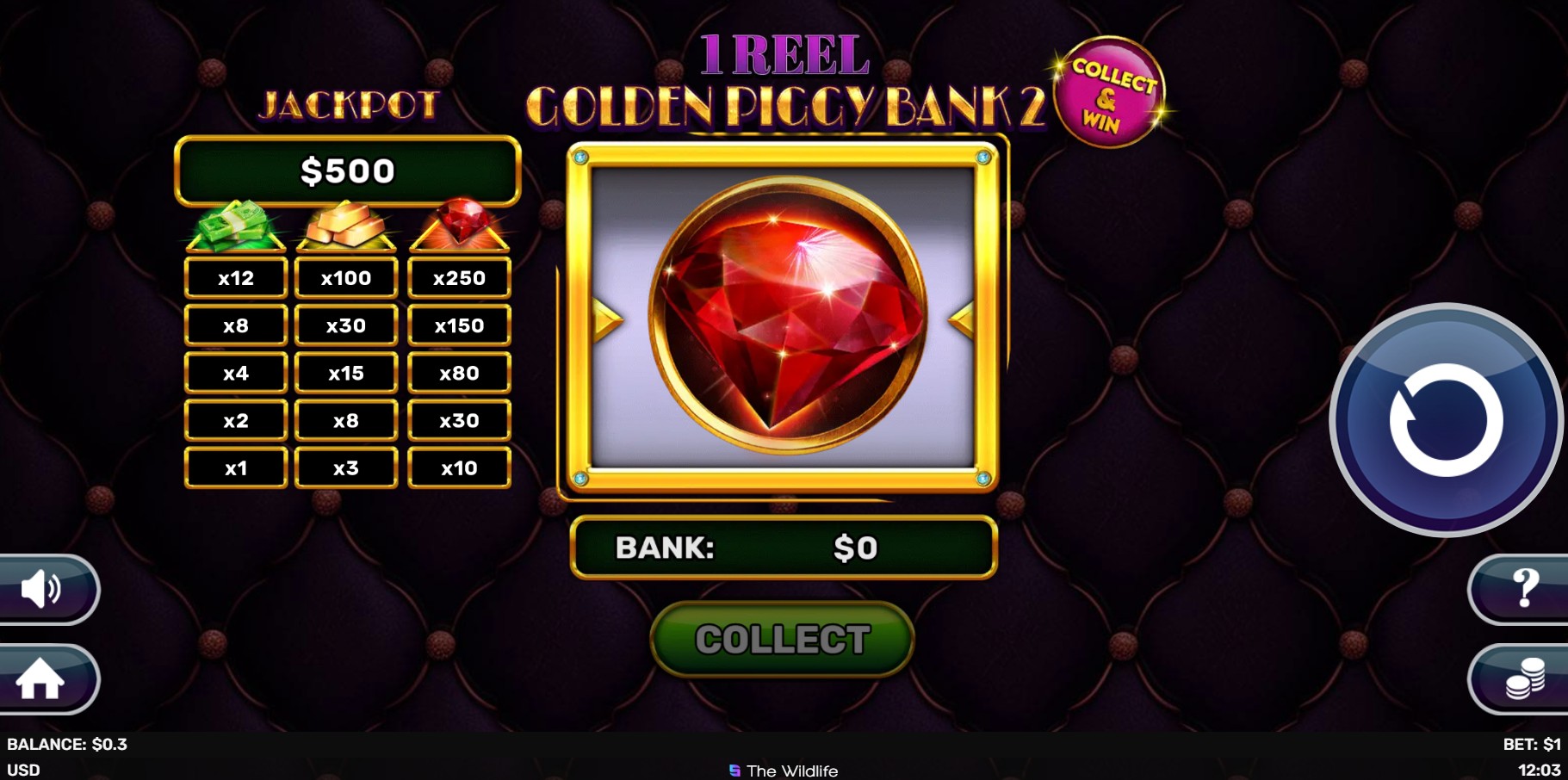Screen dimensions: 1568x780
Task: Click The Wildlife label in status bar
Action: (784, 771)
